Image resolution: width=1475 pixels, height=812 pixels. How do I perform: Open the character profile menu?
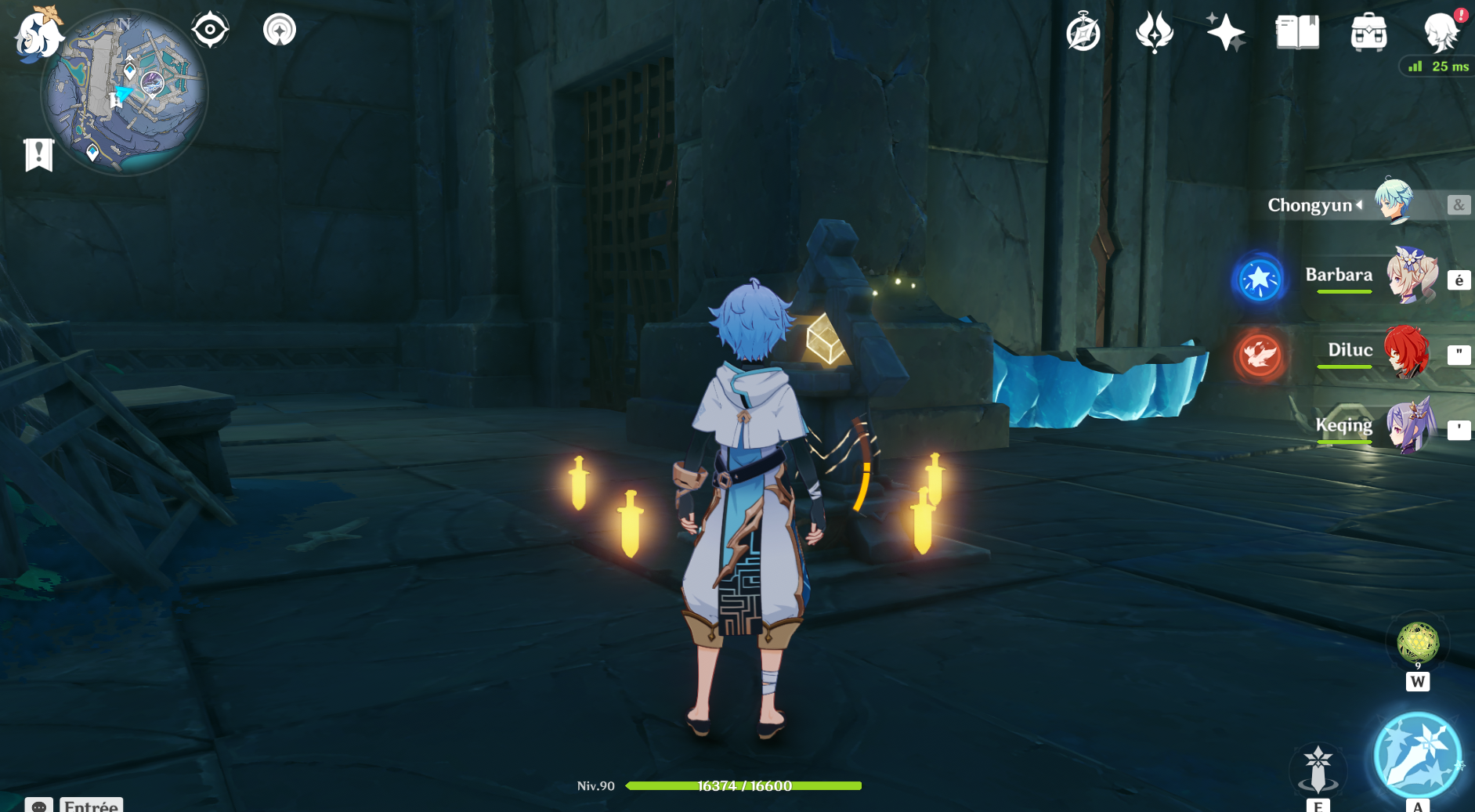[x=1441, y=33]
